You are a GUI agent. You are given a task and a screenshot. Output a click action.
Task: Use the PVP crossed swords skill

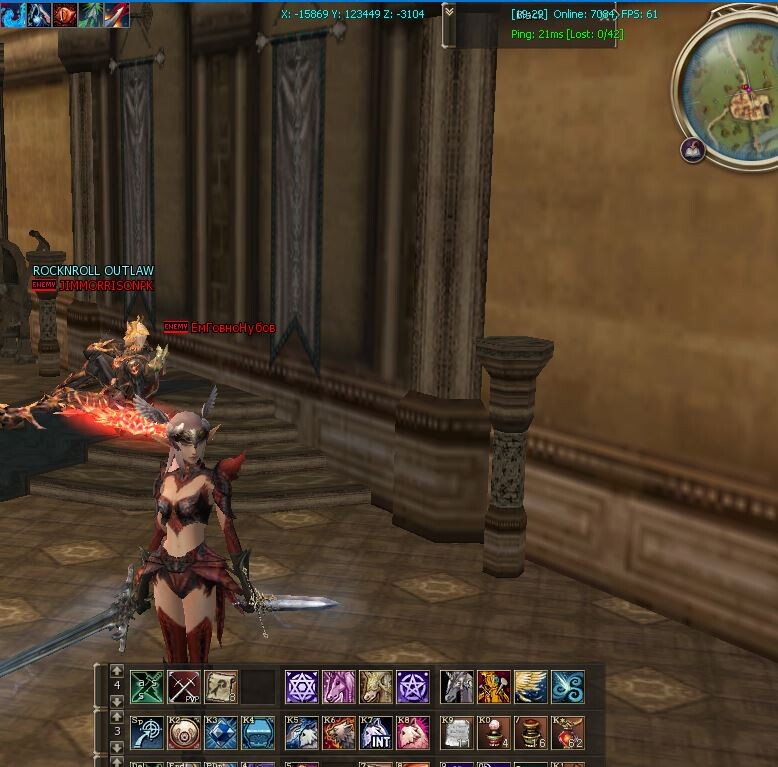coord(184,687)
